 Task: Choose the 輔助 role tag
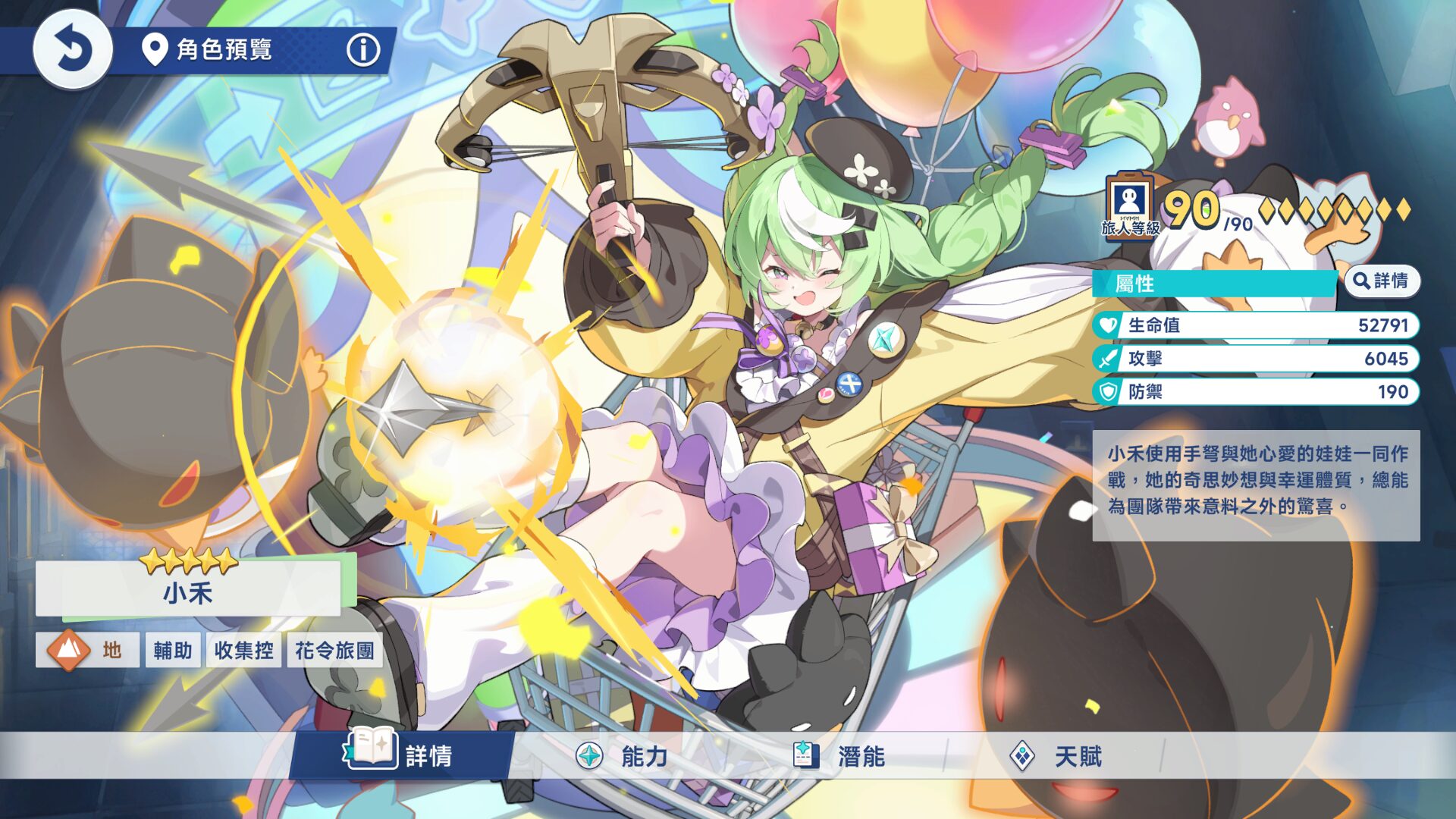click(x=173, y=650)
